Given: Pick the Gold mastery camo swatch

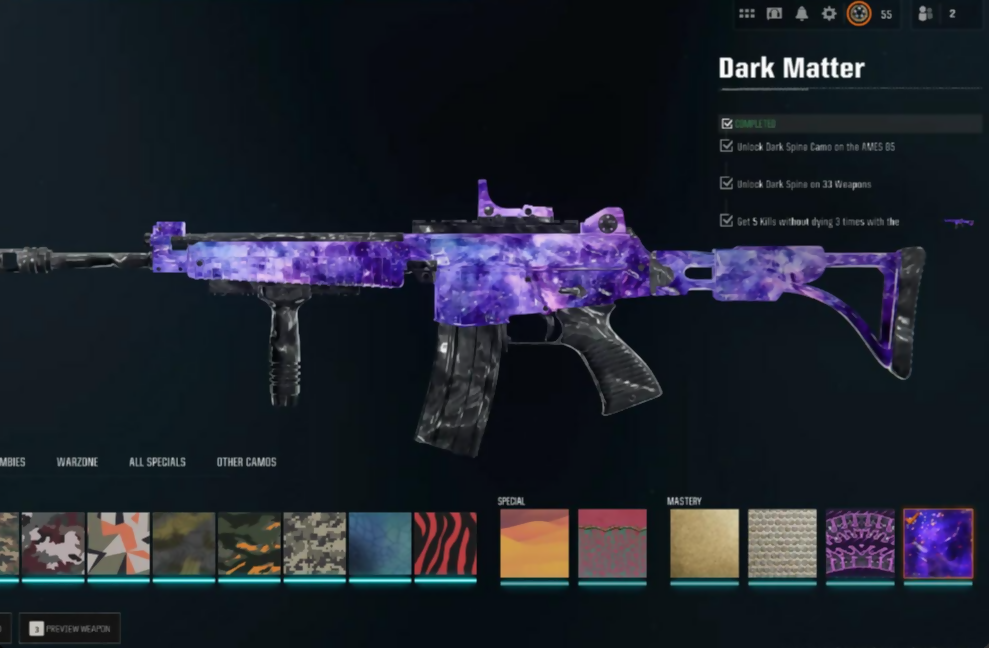Looking at the screenshot, I should click(704, 544).
